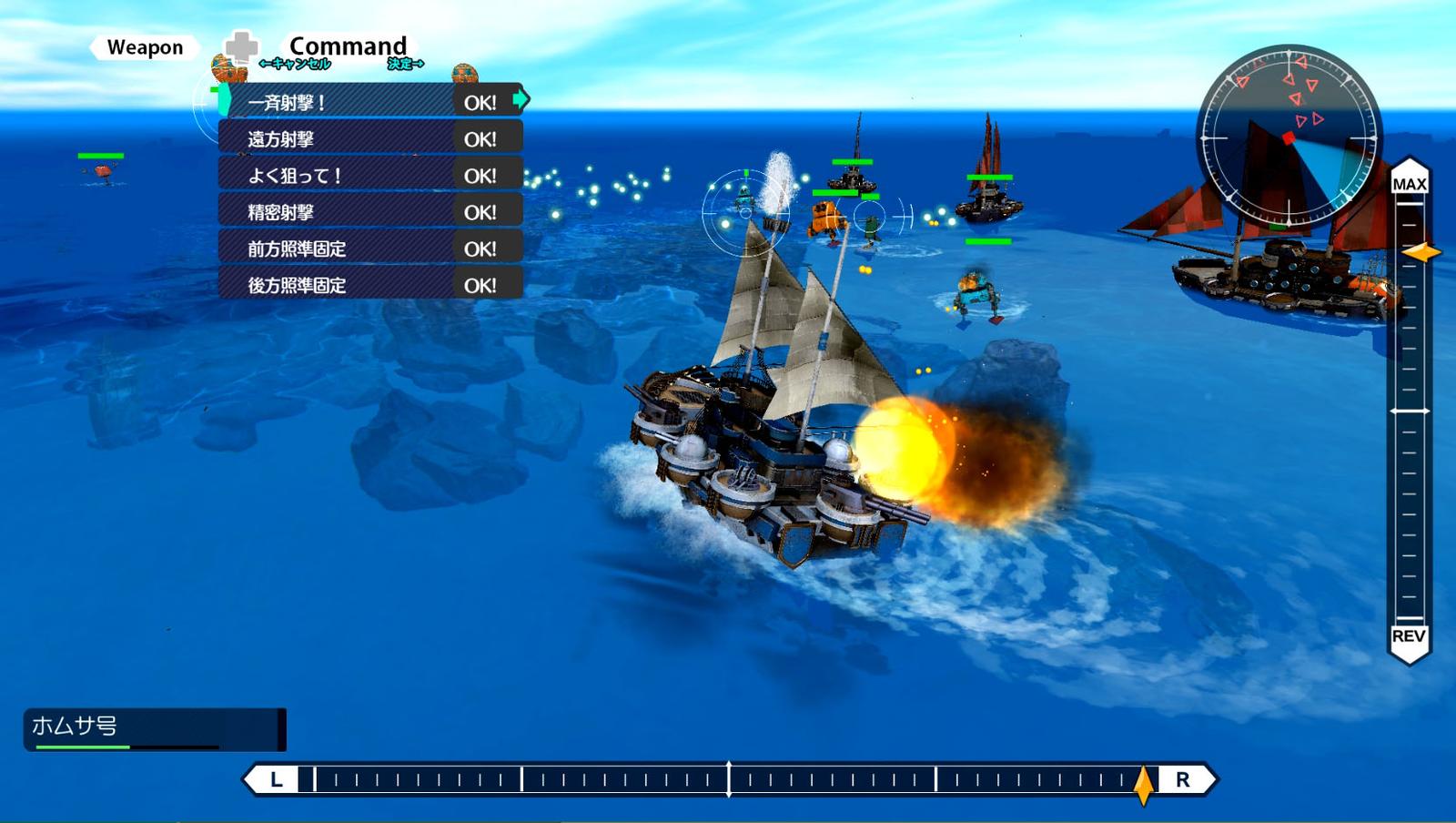
Task: Click the rudder gauge's R end
Action: [1182, 779]
